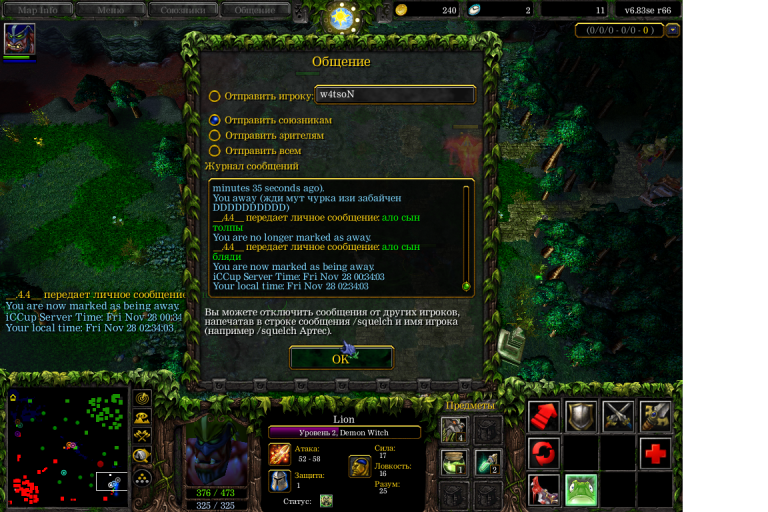Image resolution: width=768 pixels, height=512 pixels.
Task: Activate the shield Hold Position command
Action: click(581, 416)
